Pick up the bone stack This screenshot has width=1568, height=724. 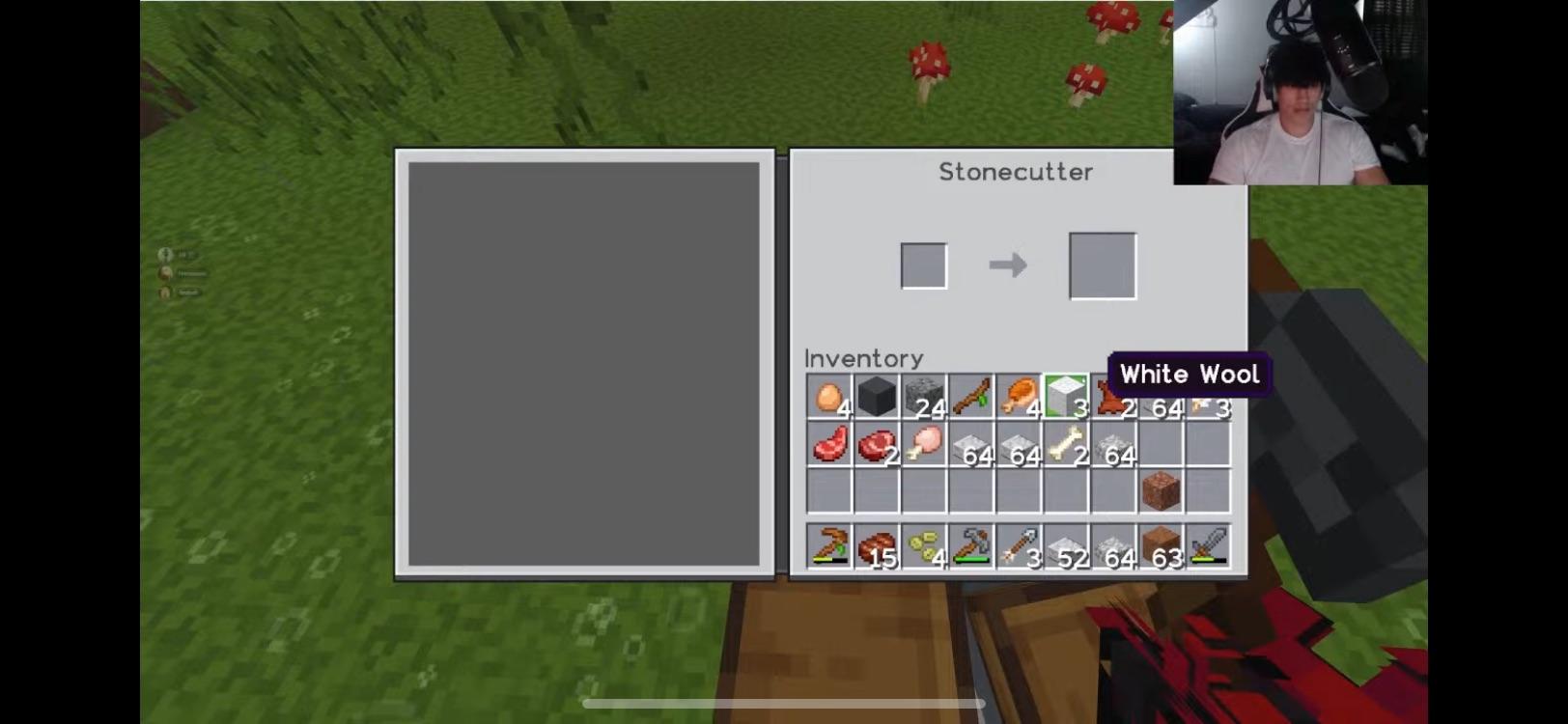coord(1064,446)
